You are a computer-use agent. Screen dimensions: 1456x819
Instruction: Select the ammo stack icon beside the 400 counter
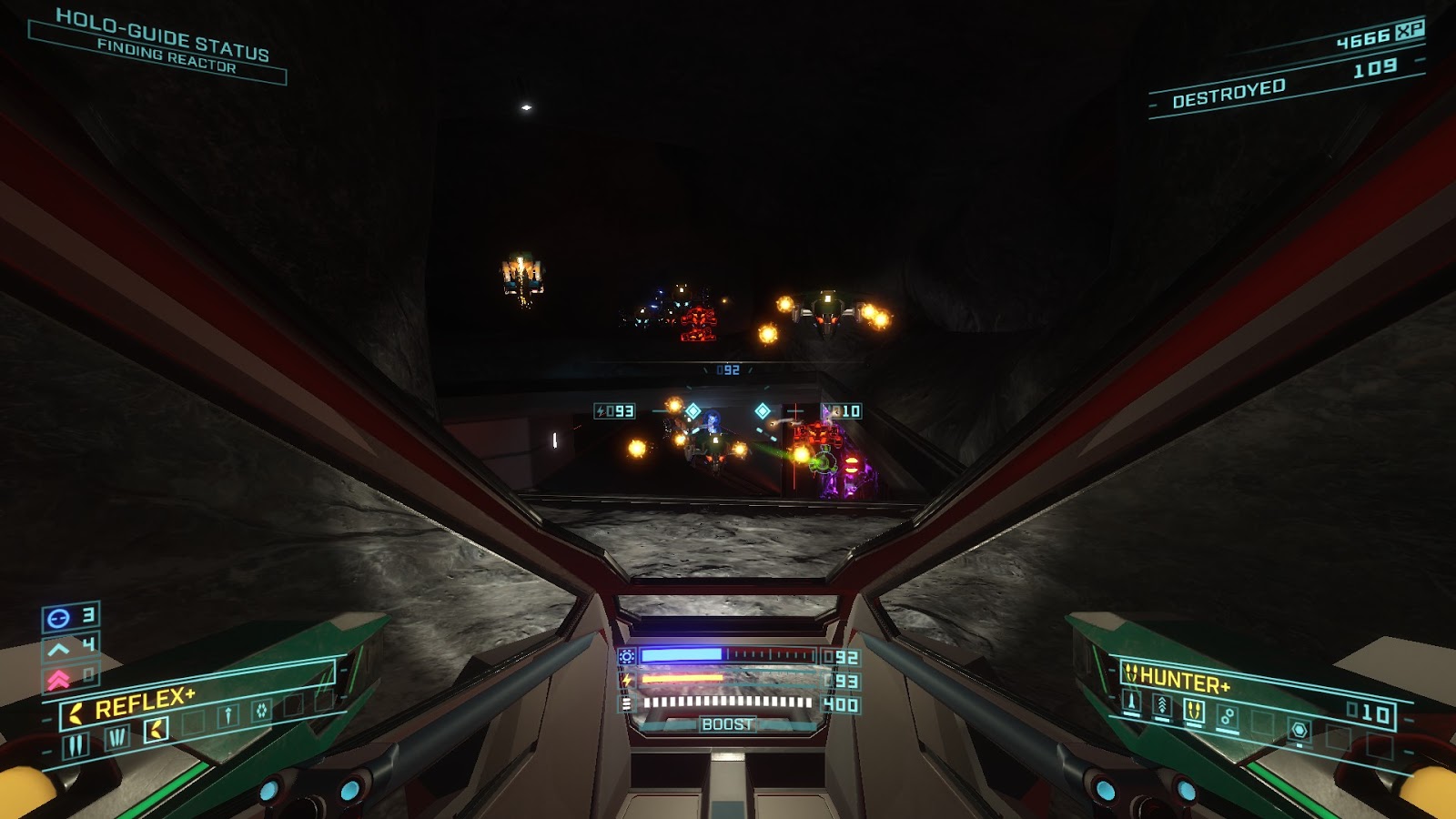(x=626, y=703)
